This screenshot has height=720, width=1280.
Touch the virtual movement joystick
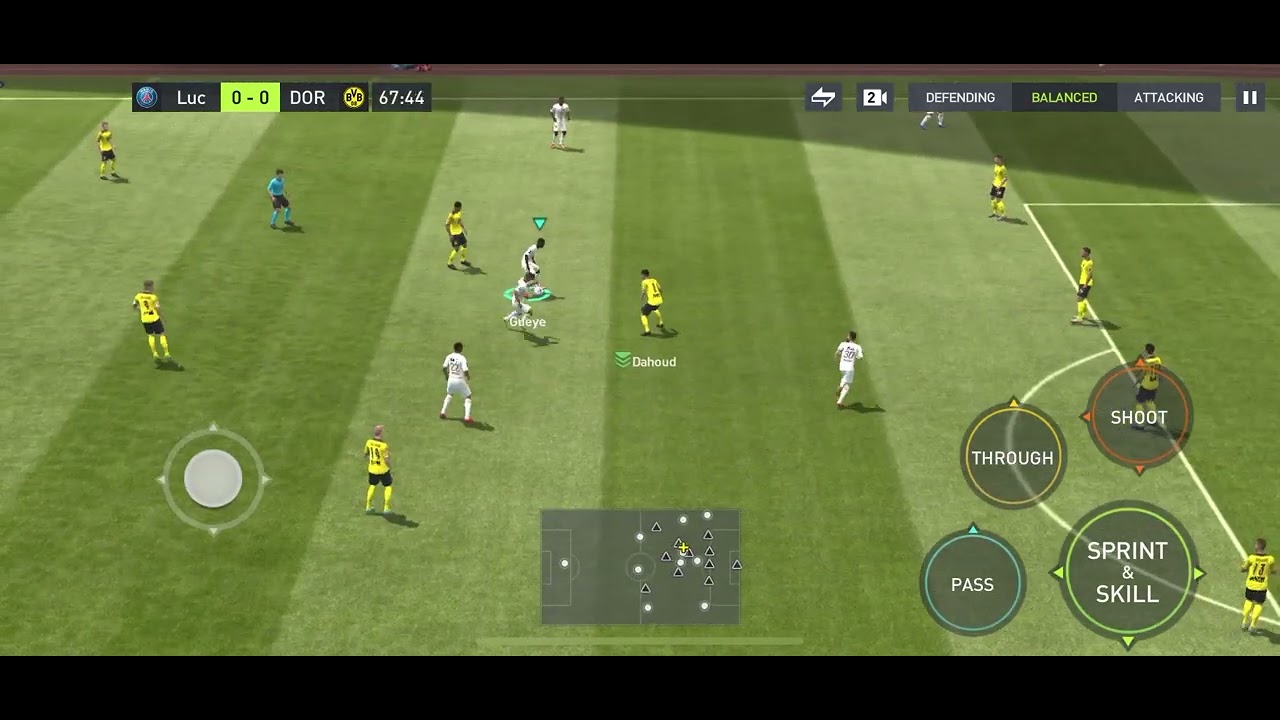pyautogui.click(x=213, y=479)
